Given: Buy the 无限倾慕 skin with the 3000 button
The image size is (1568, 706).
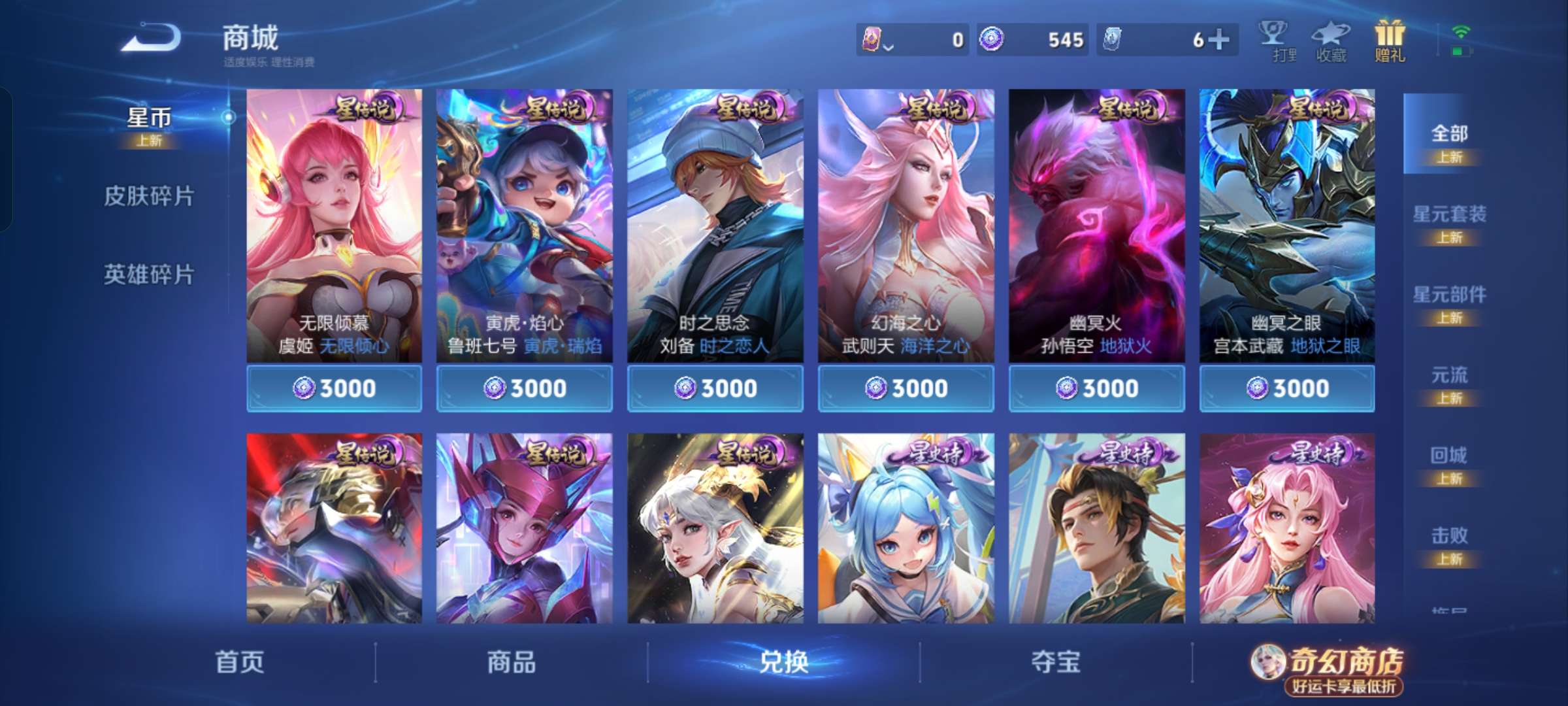Looking at the screenshot, I should [335, 387].
